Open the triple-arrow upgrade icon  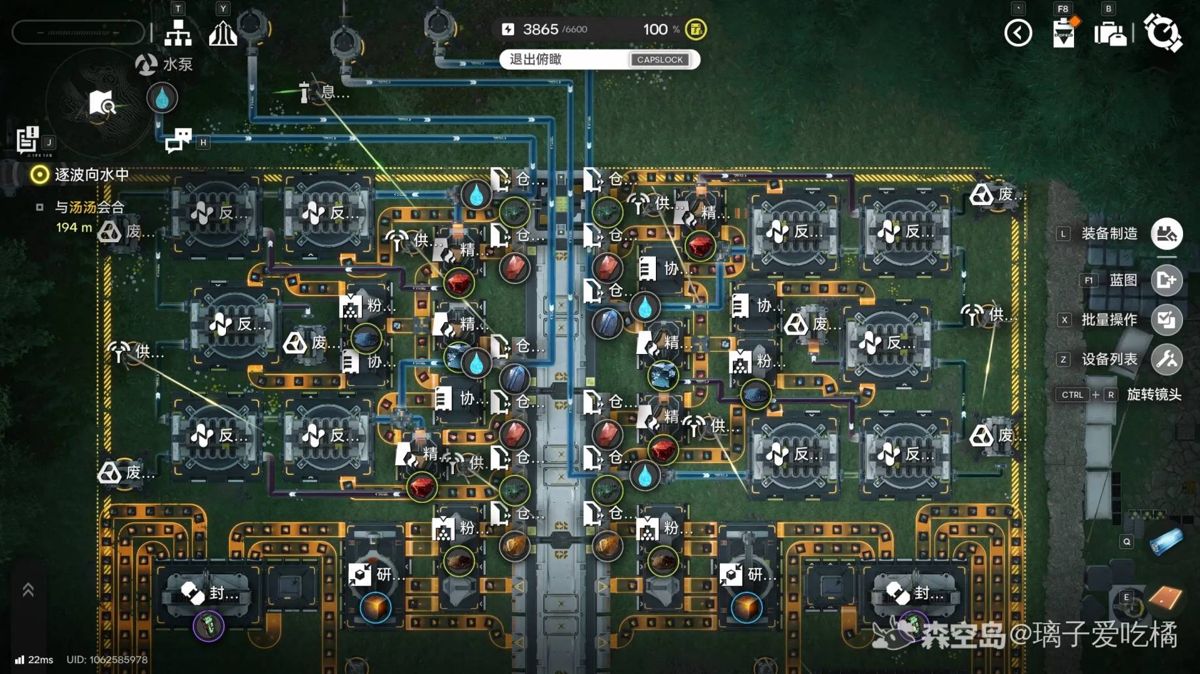coord(222,33)
